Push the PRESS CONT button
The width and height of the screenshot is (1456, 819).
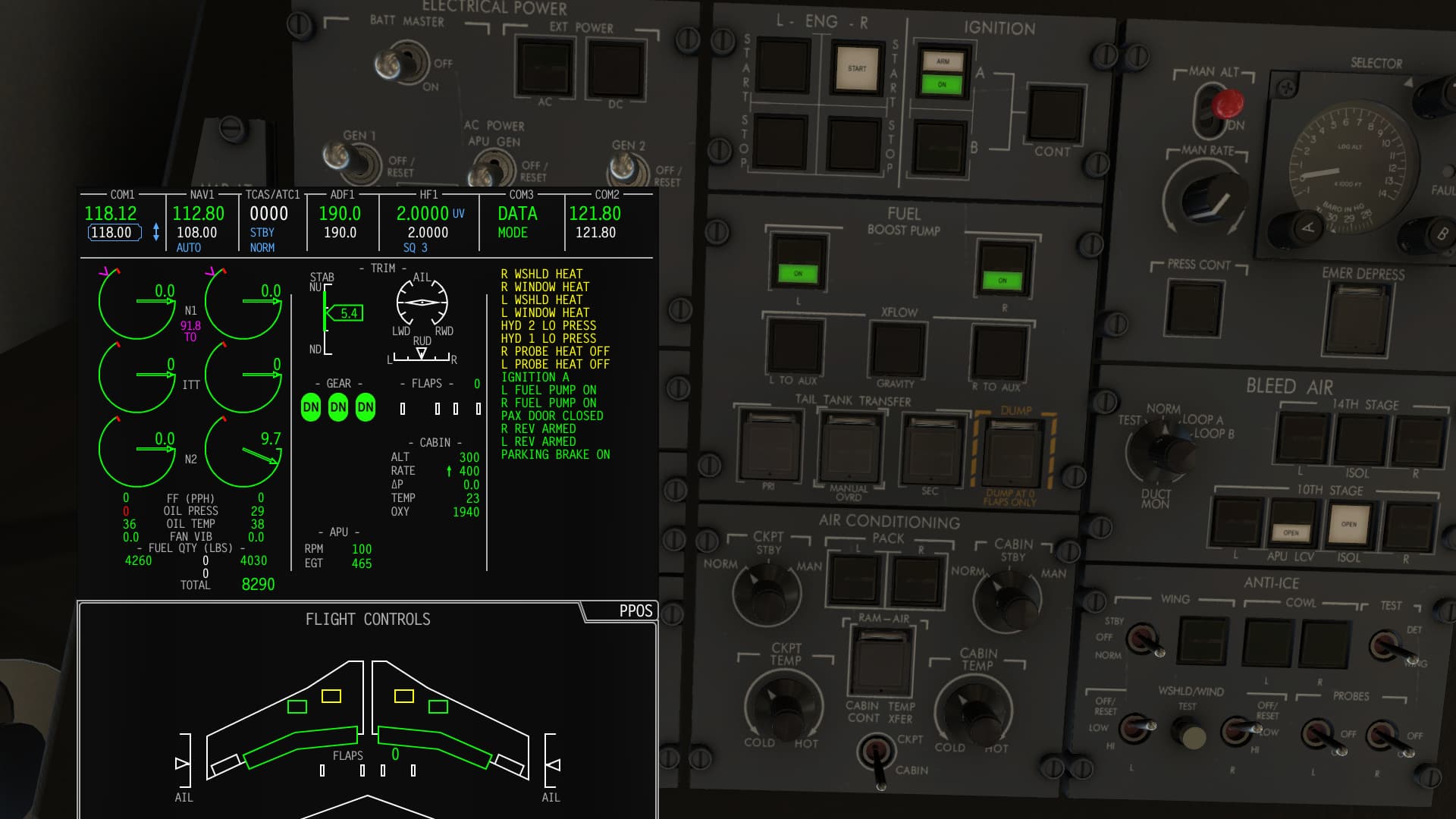1195,309
